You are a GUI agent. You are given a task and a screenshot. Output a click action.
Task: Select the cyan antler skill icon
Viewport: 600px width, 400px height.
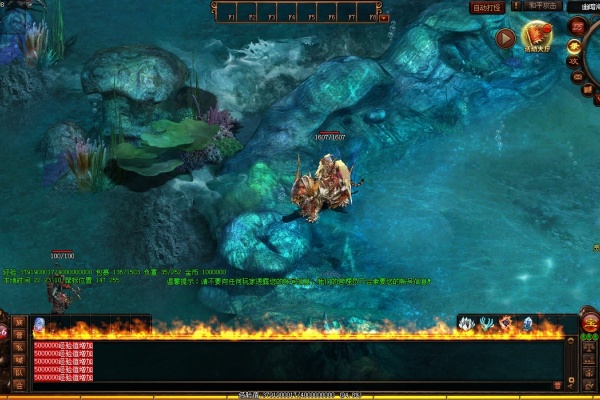[486, 323]
